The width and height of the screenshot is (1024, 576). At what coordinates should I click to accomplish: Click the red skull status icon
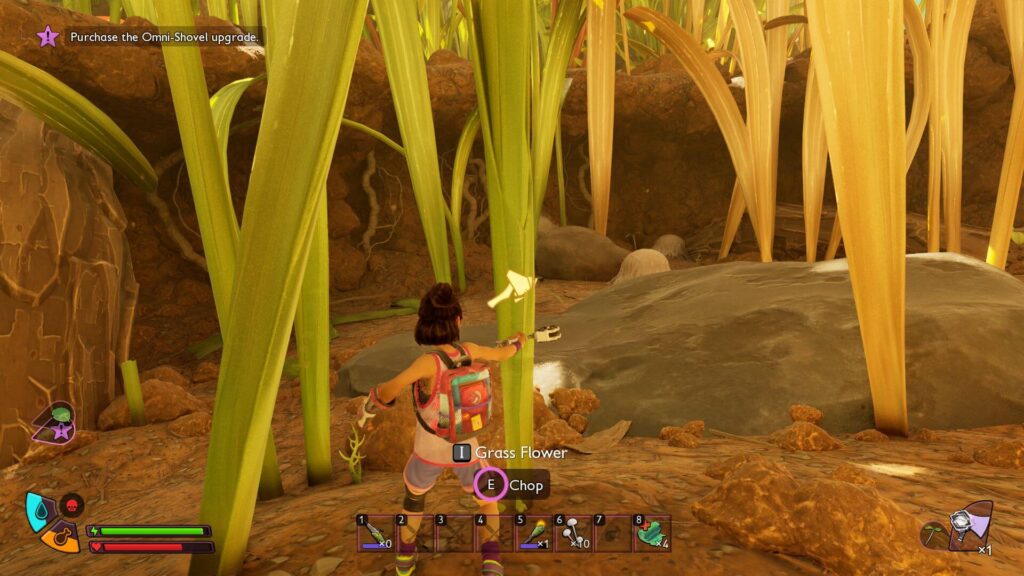tap(72, 504)
